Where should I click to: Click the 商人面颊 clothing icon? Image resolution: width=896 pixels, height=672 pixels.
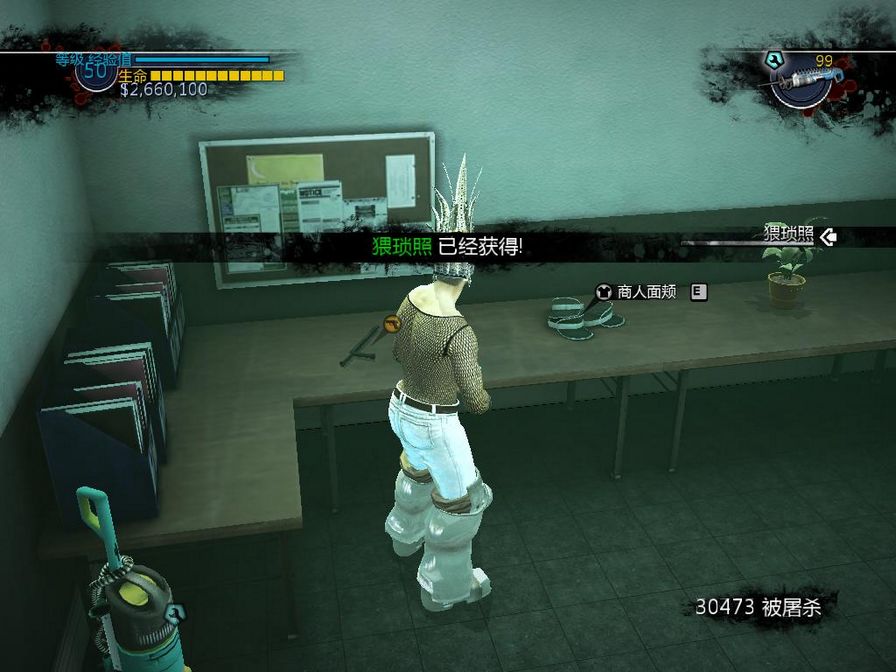pos(604,292)
